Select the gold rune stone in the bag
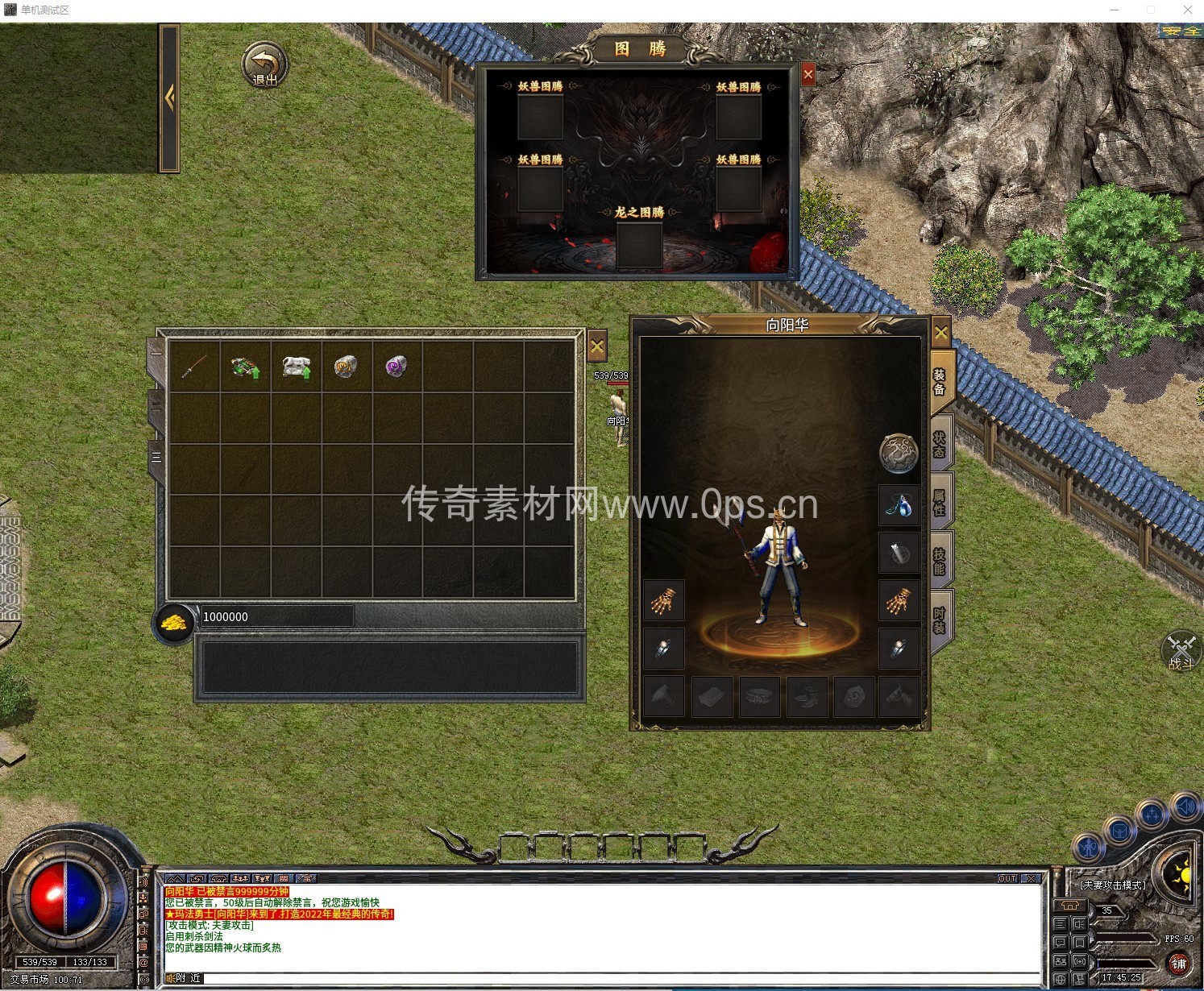 click(x=346, y=367)
